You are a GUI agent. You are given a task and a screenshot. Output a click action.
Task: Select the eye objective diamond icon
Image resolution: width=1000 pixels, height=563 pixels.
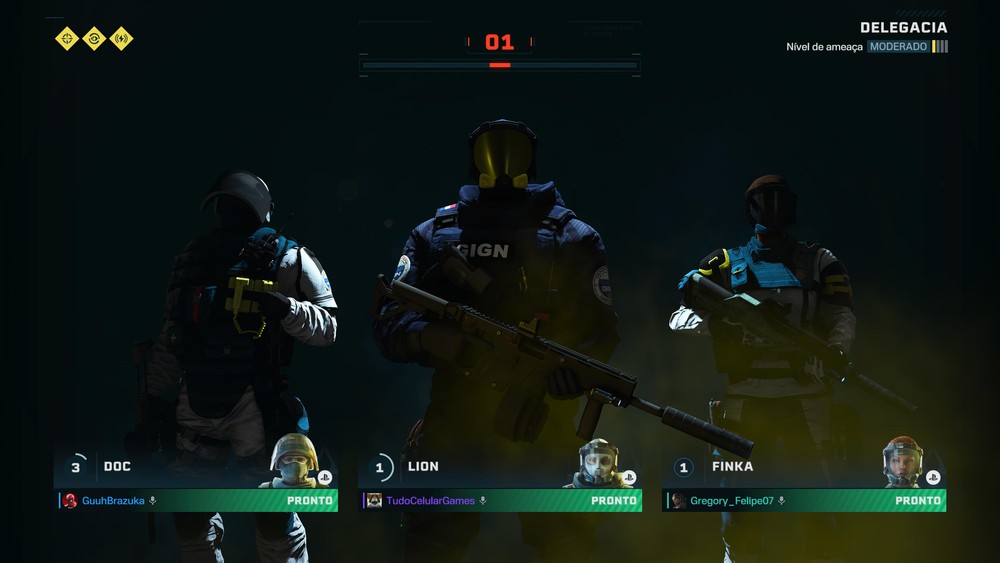pos(94,39)
